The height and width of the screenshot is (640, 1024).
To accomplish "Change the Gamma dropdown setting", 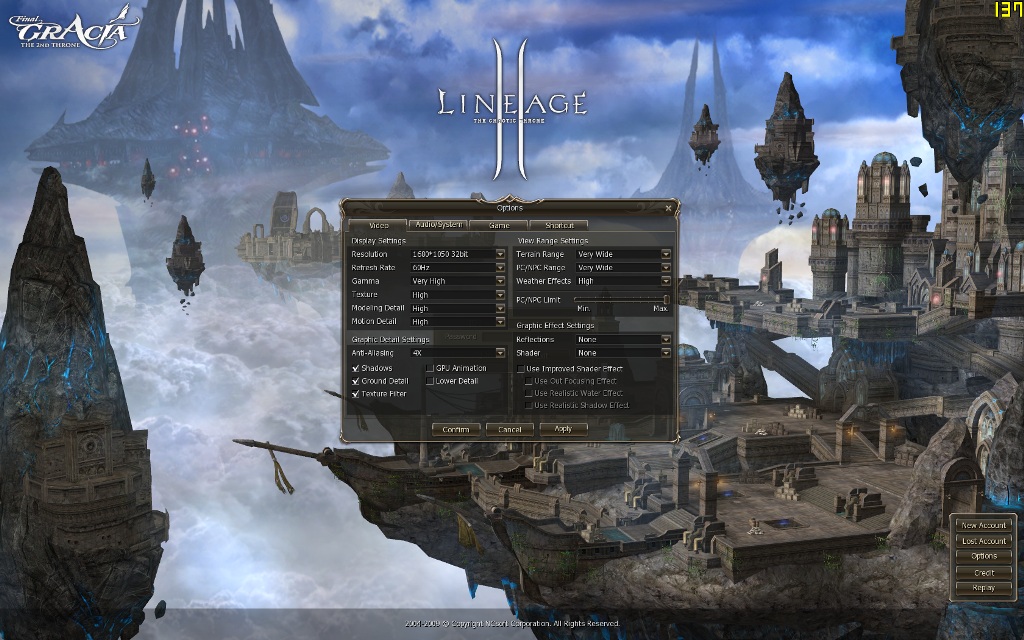I will click(500, 281).
